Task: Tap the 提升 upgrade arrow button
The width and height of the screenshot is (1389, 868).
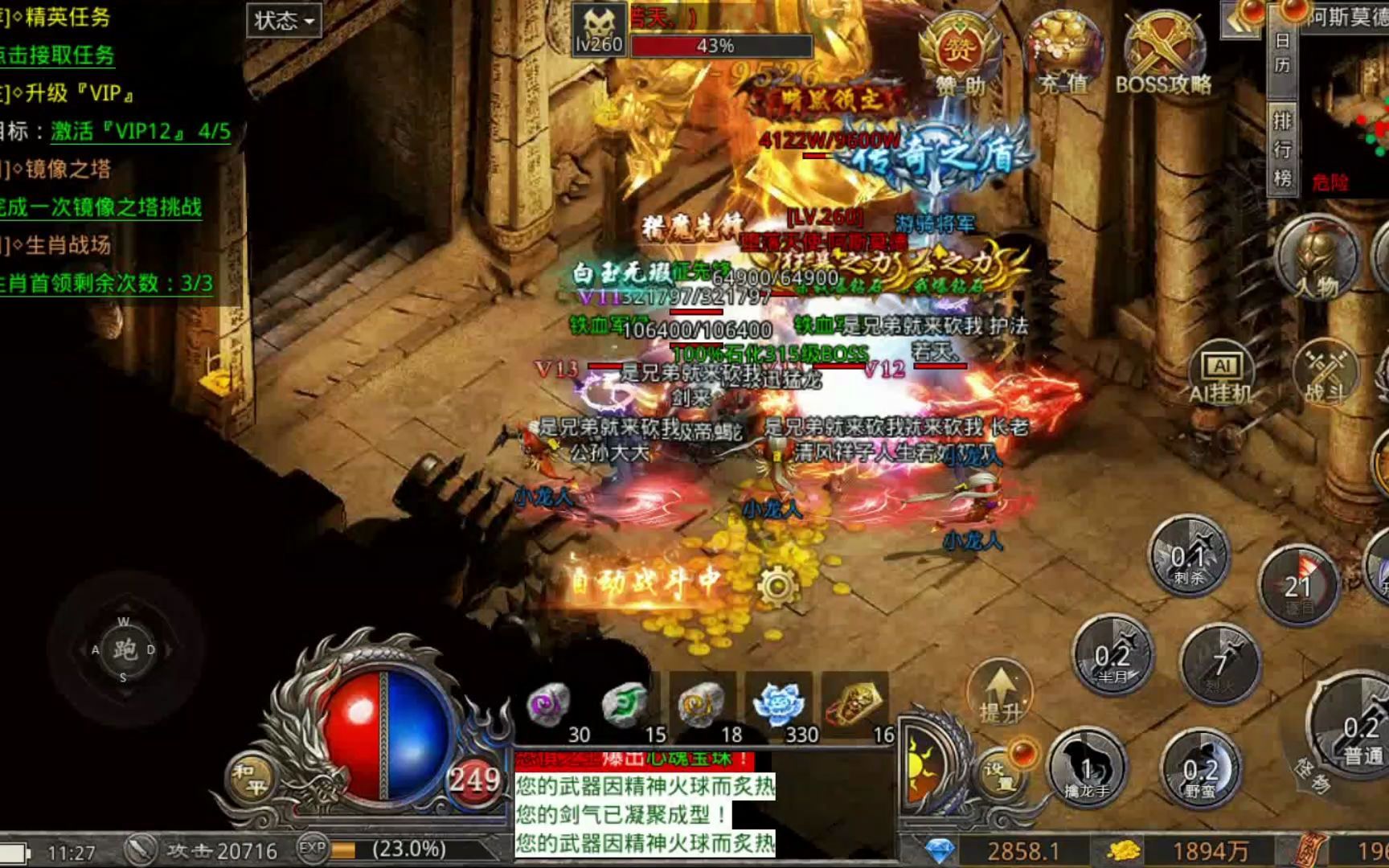Action: (999, 694)
